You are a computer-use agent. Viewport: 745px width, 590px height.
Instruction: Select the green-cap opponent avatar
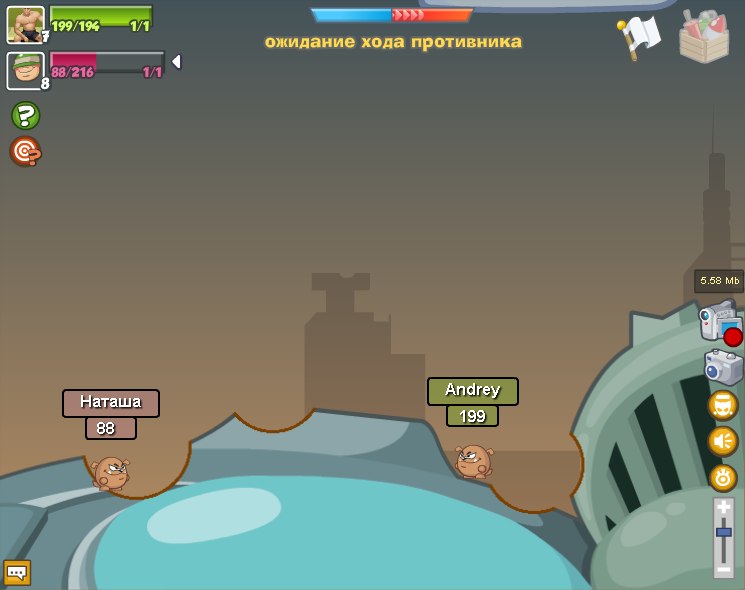pos(25,70)
